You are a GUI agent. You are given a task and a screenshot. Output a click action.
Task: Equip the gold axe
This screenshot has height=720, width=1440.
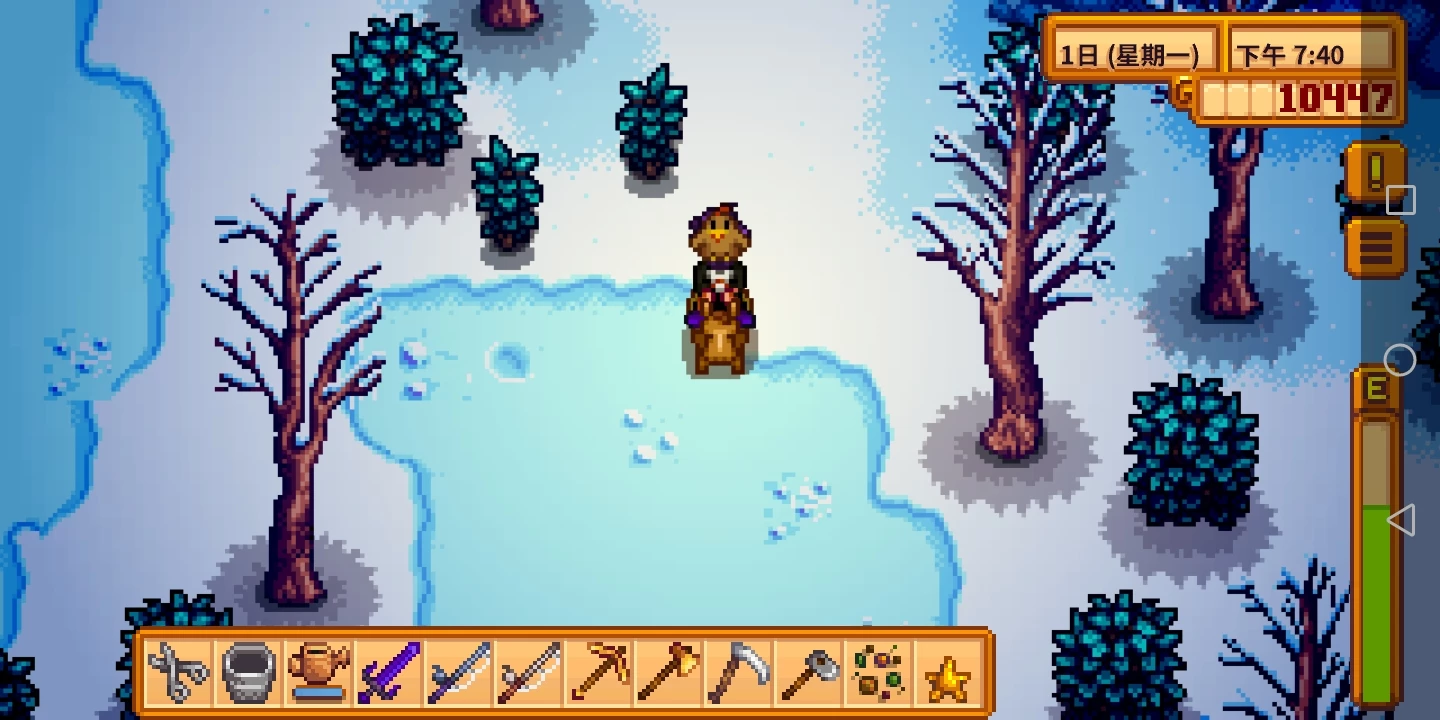click(x=669, y=672)
